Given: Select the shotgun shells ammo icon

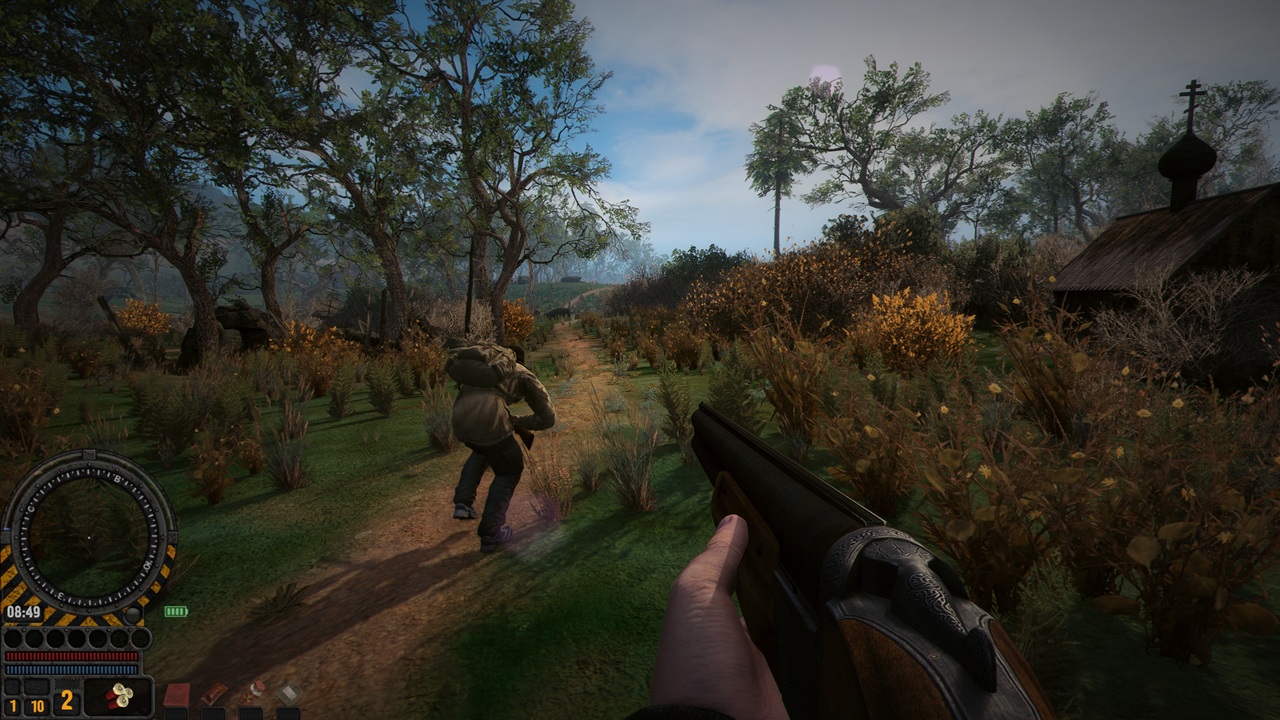Looking at the screenshot, I should click(x=118, y=697).
